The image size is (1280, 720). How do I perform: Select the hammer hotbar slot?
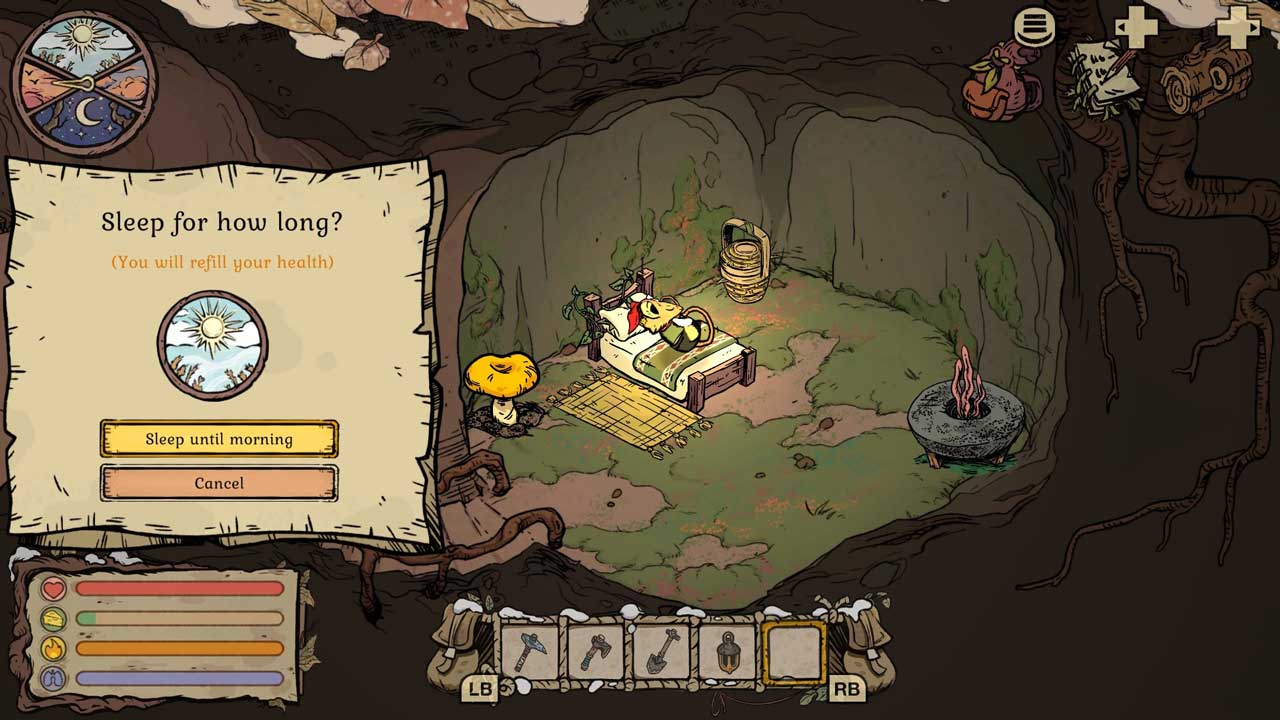click(x=530, y=652)
